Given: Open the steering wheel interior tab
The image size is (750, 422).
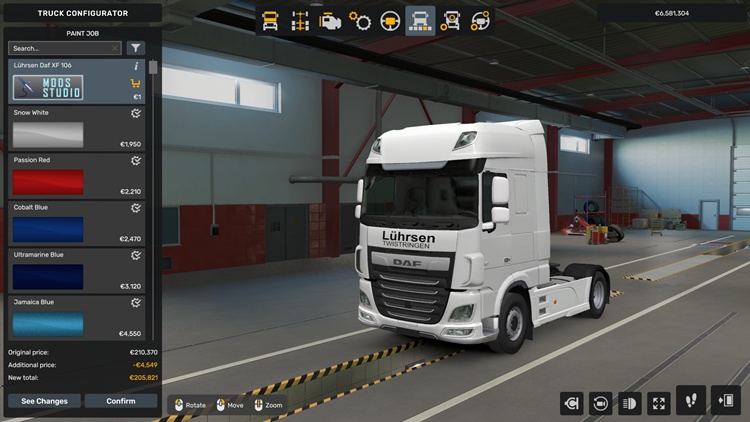Looking at the screenshot, I should pos(390,20).
